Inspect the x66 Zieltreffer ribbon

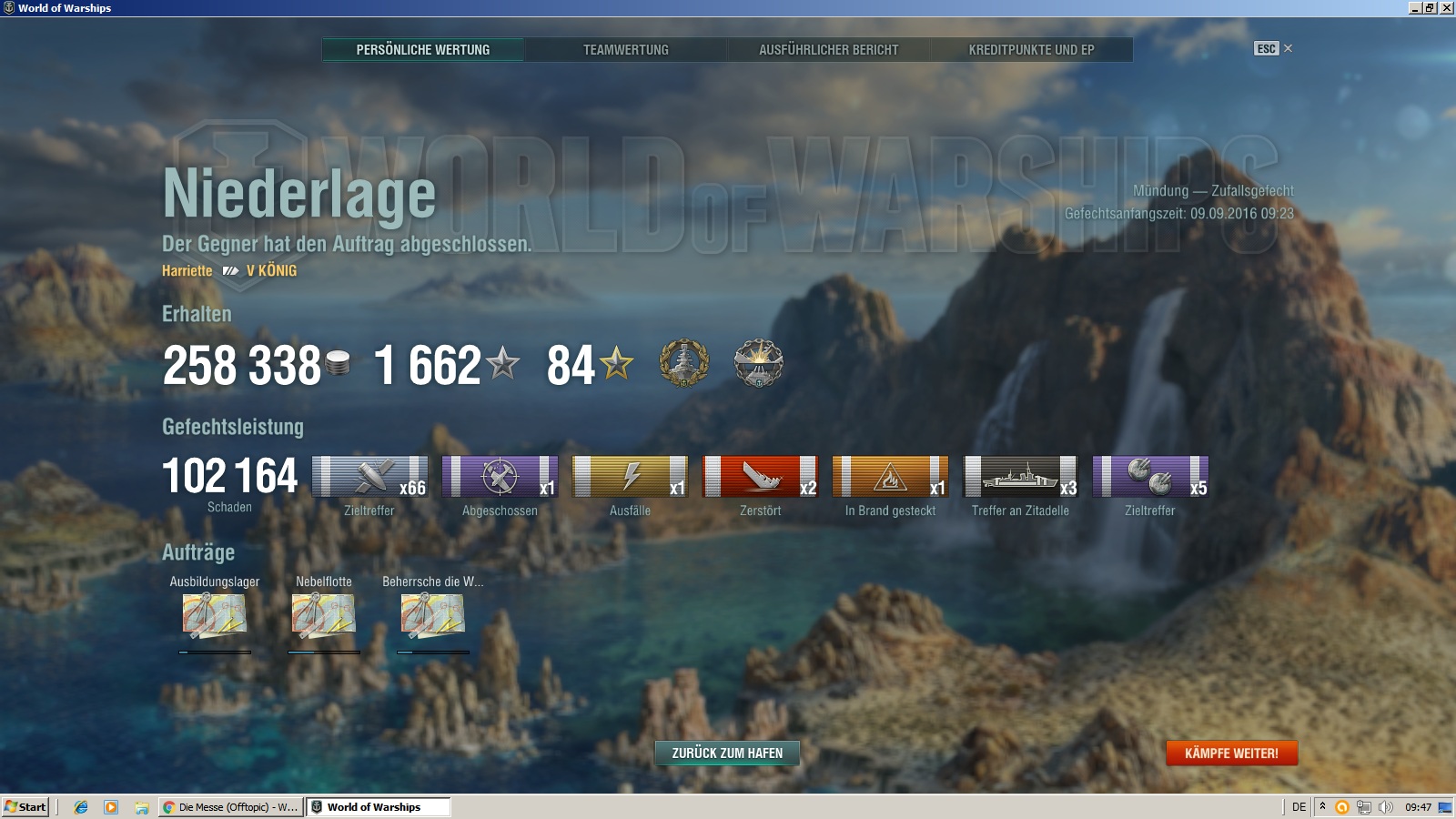click(369, 476)
